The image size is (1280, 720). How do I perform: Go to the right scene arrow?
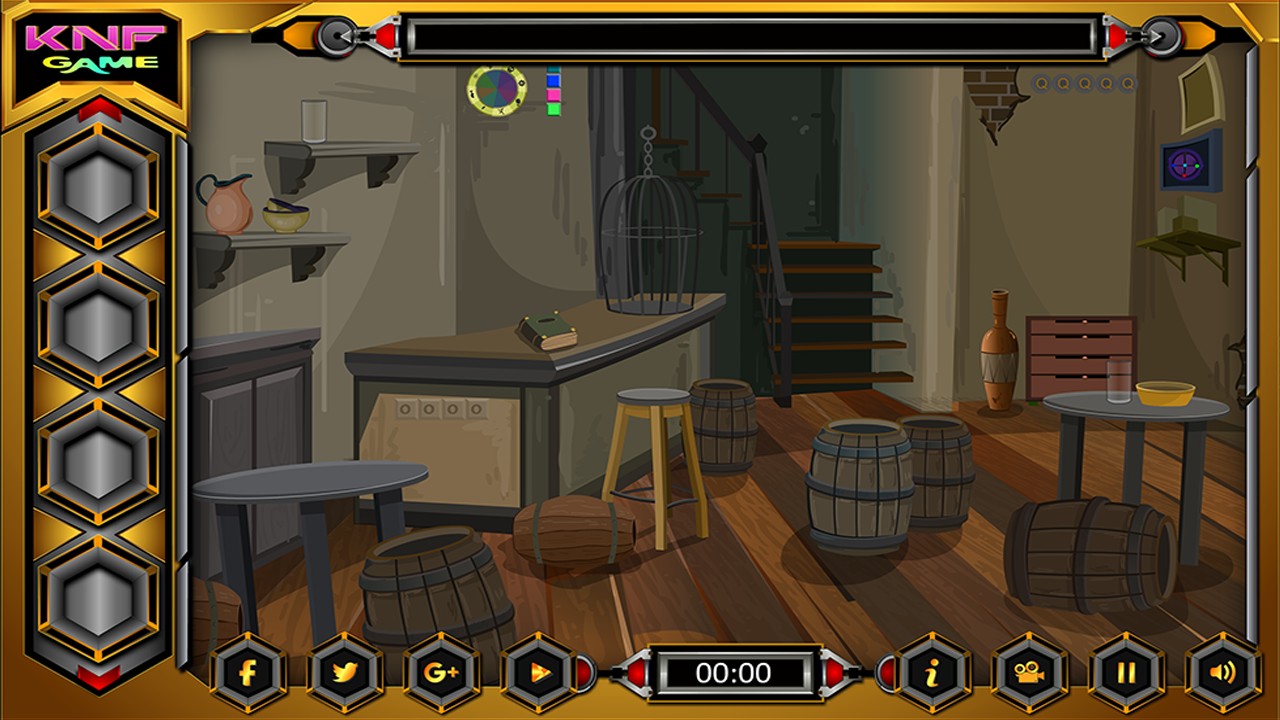pyautogui.click(x=1162, y=37)
